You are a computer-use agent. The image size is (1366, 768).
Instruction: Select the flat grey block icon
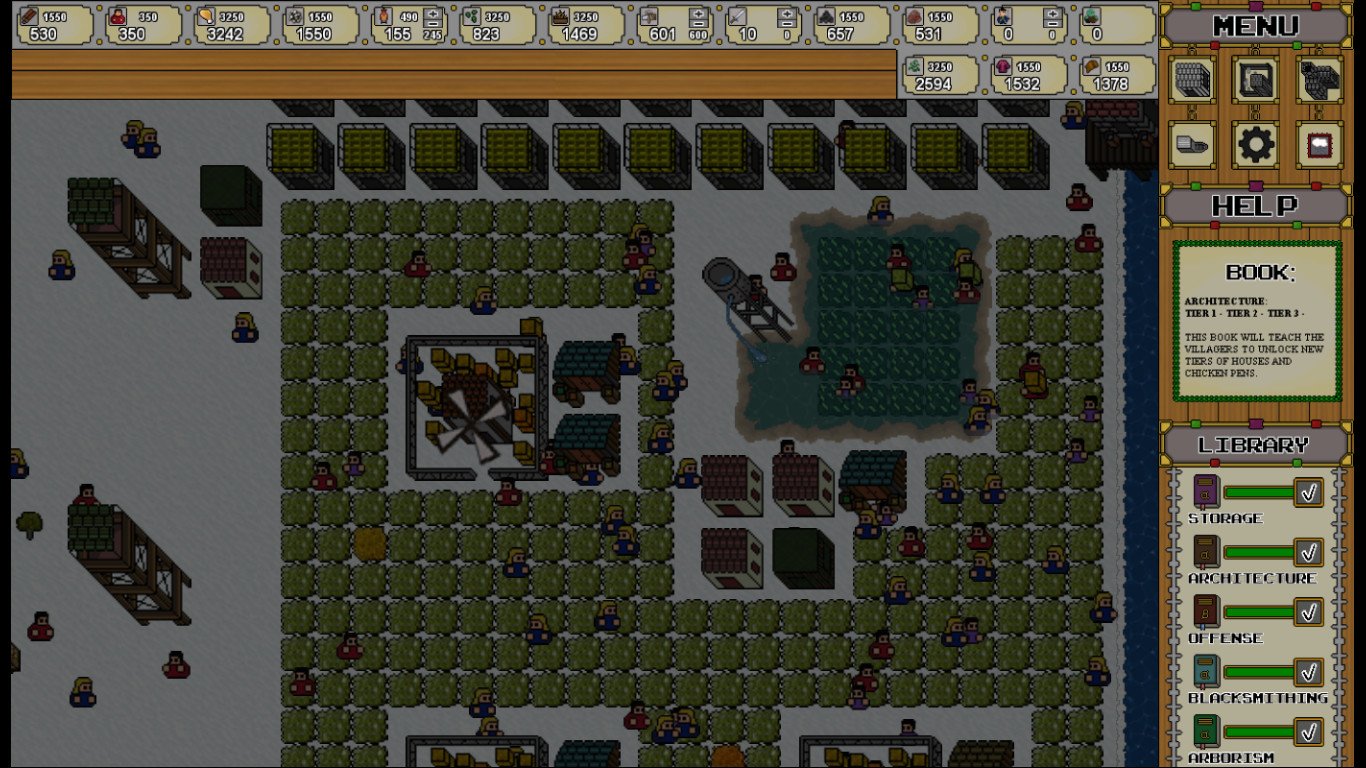click(1192, 145)
